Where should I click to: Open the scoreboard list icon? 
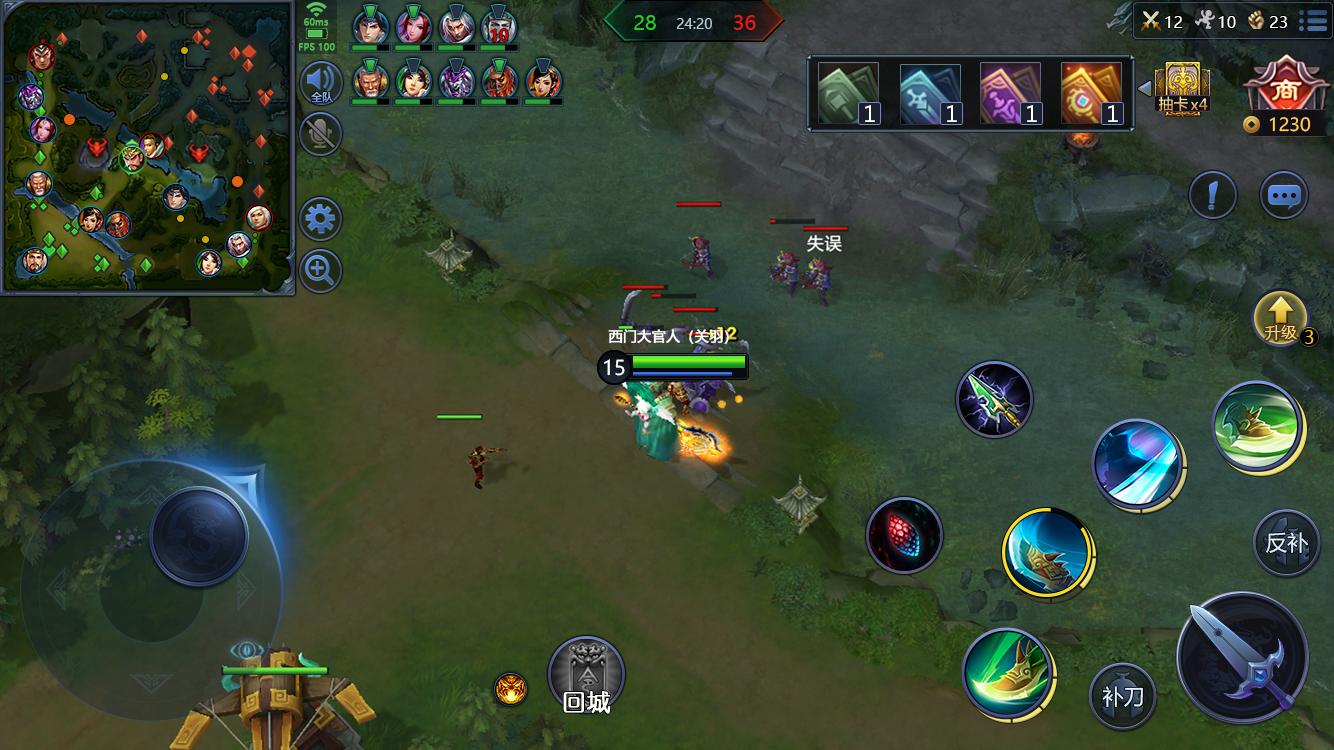[x=1313, y=20]
